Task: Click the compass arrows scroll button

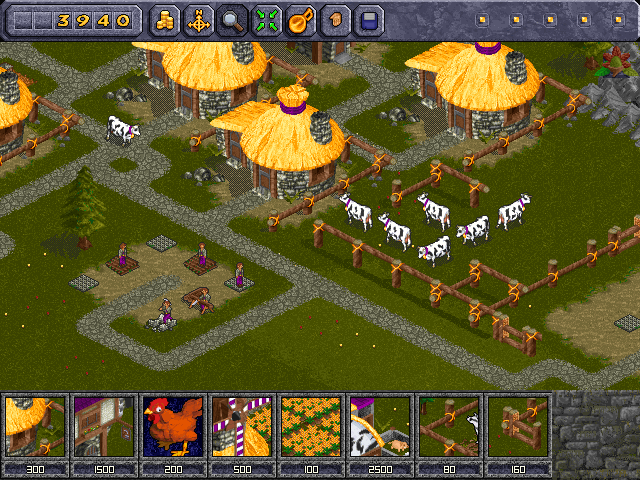Action: (199, 19)
